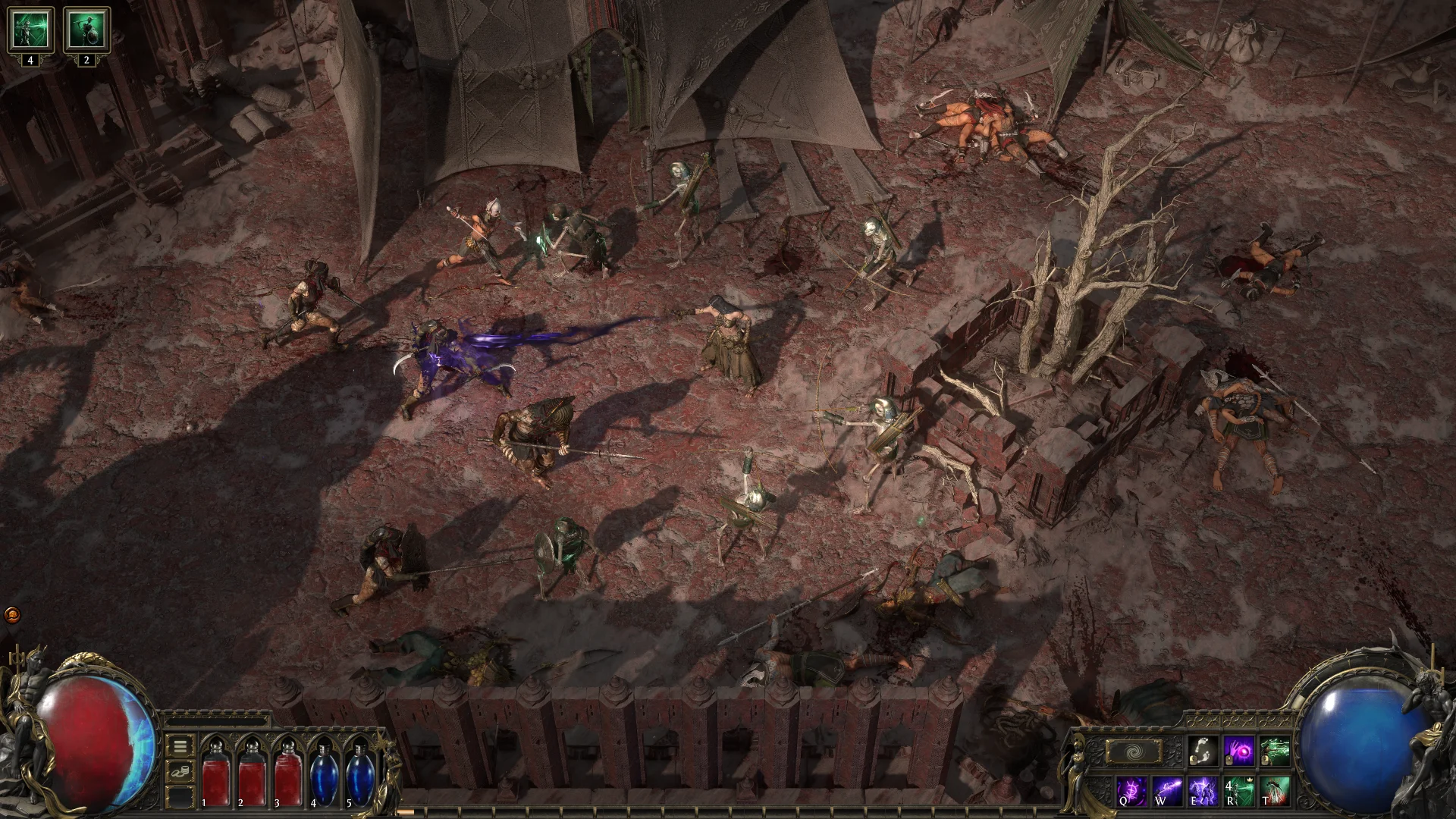The width and height of the screenshot is (1456, 819).
Task: Click the small orange notification icon
Action: click(12, 614)
